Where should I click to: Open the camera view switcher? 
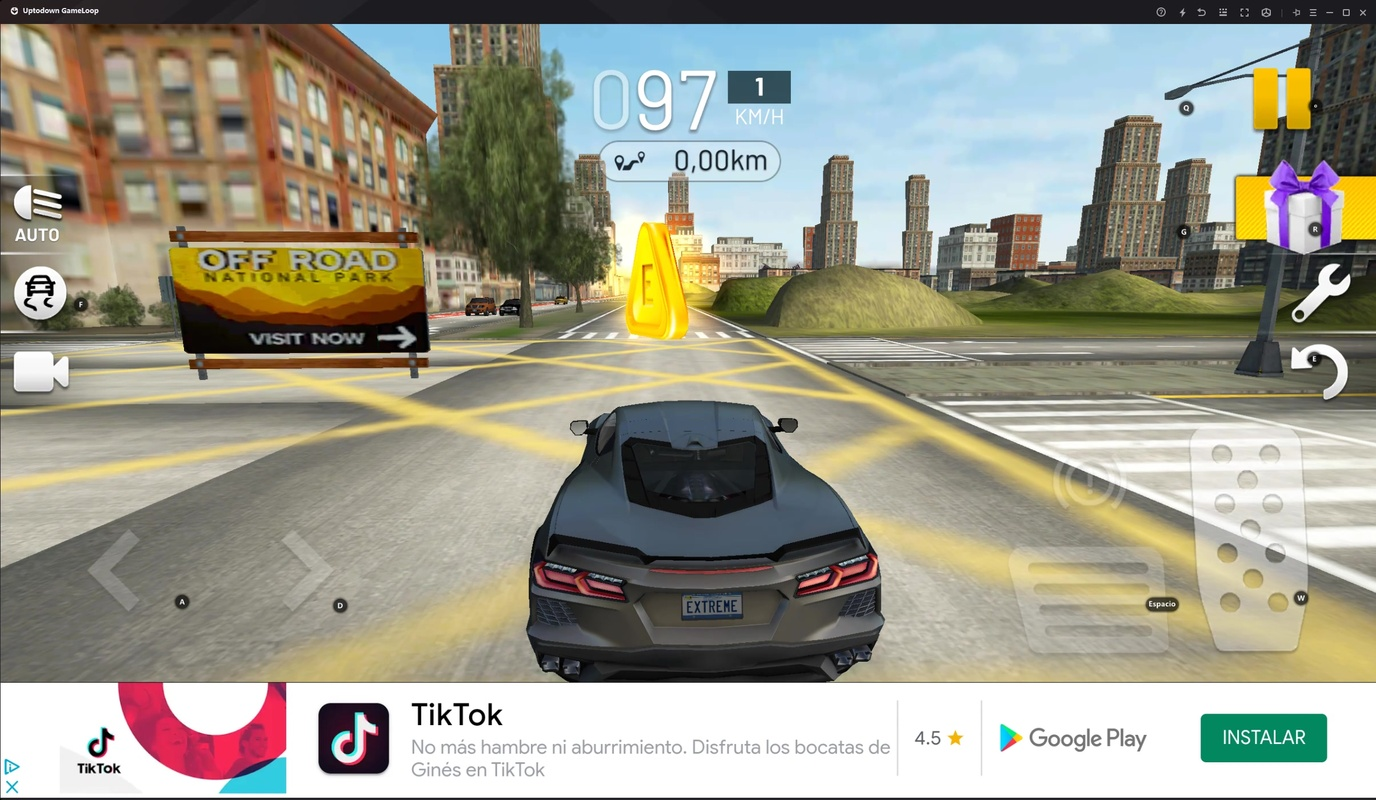[40, 371]
